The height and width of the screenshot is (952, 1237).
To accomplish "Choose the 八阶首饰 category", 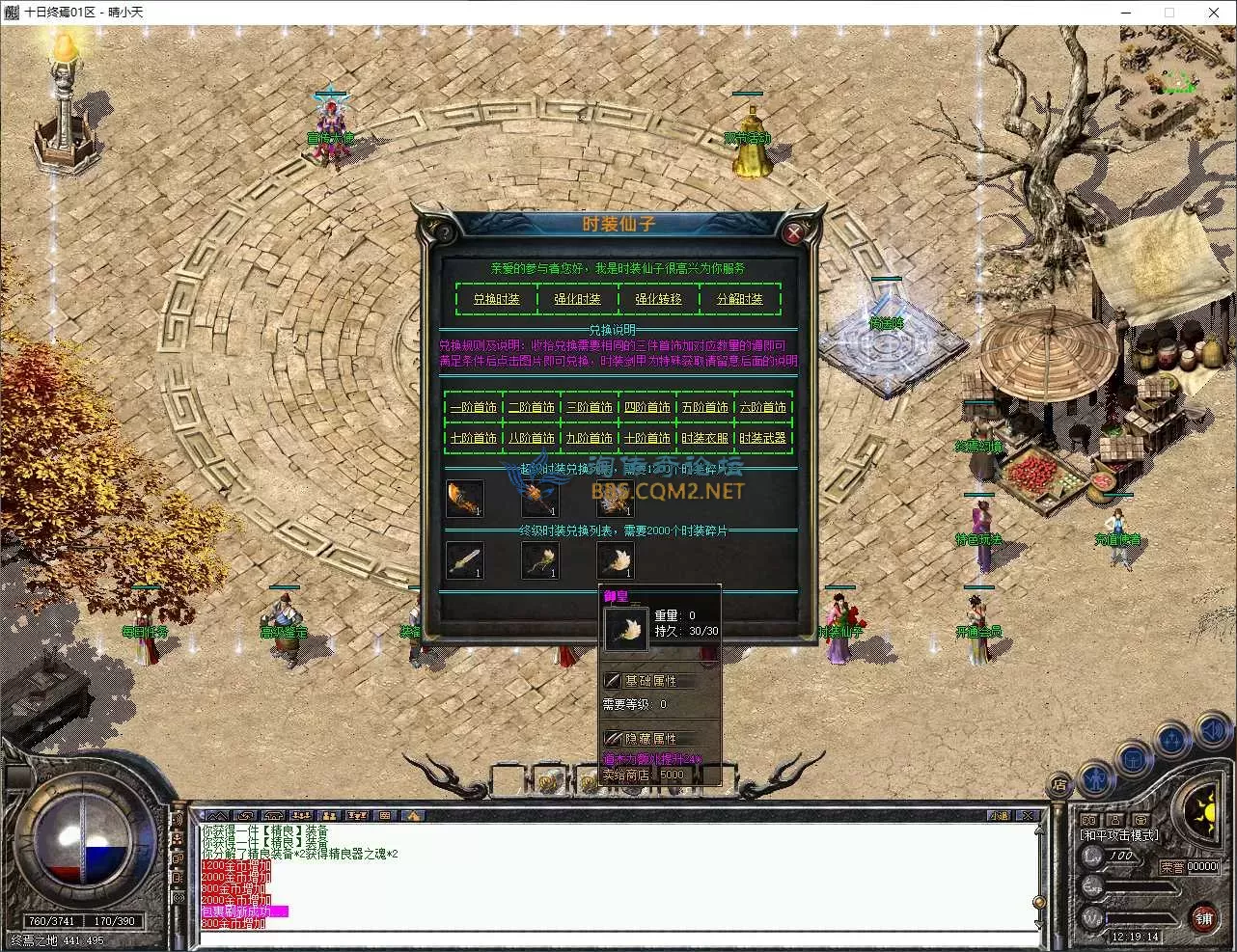I will pyautogui.click(x=532, y=438).
